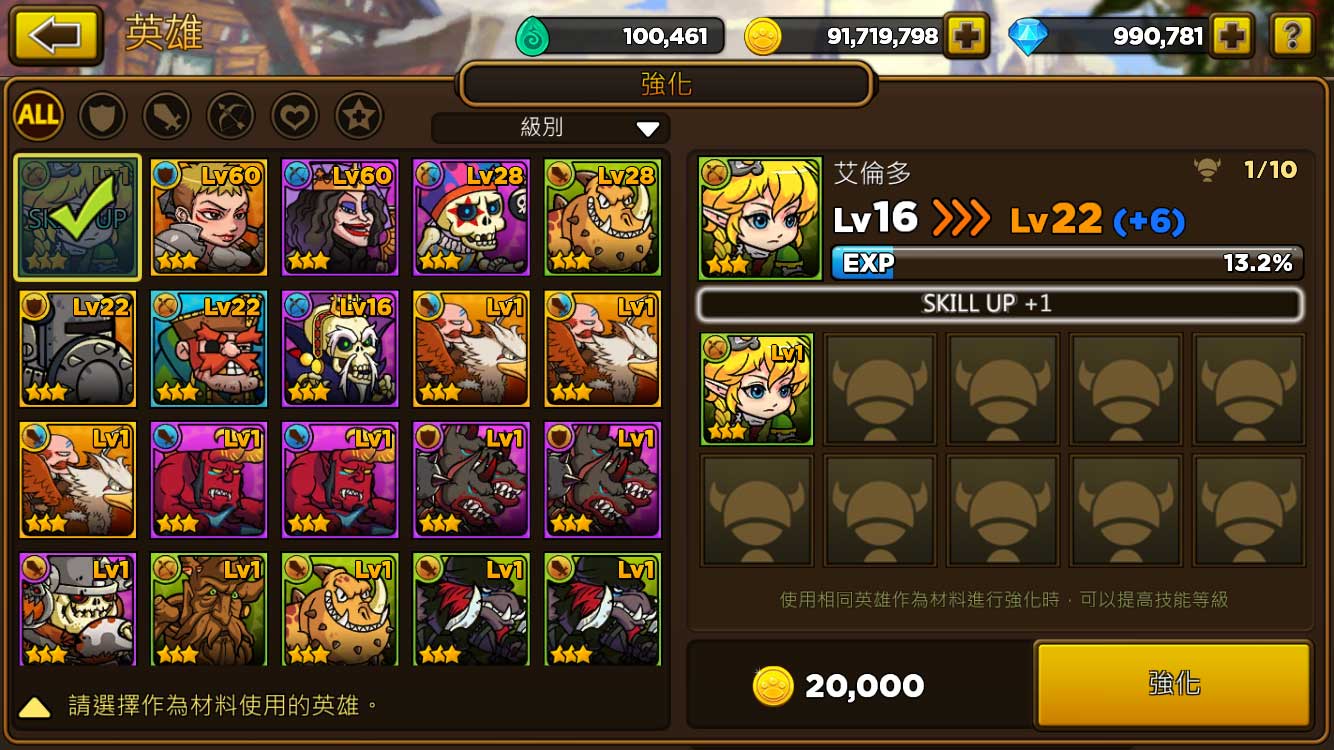Deselect the checked hero card
Viewport: 1334px width, 750px height.
click(x=78, y=217)
